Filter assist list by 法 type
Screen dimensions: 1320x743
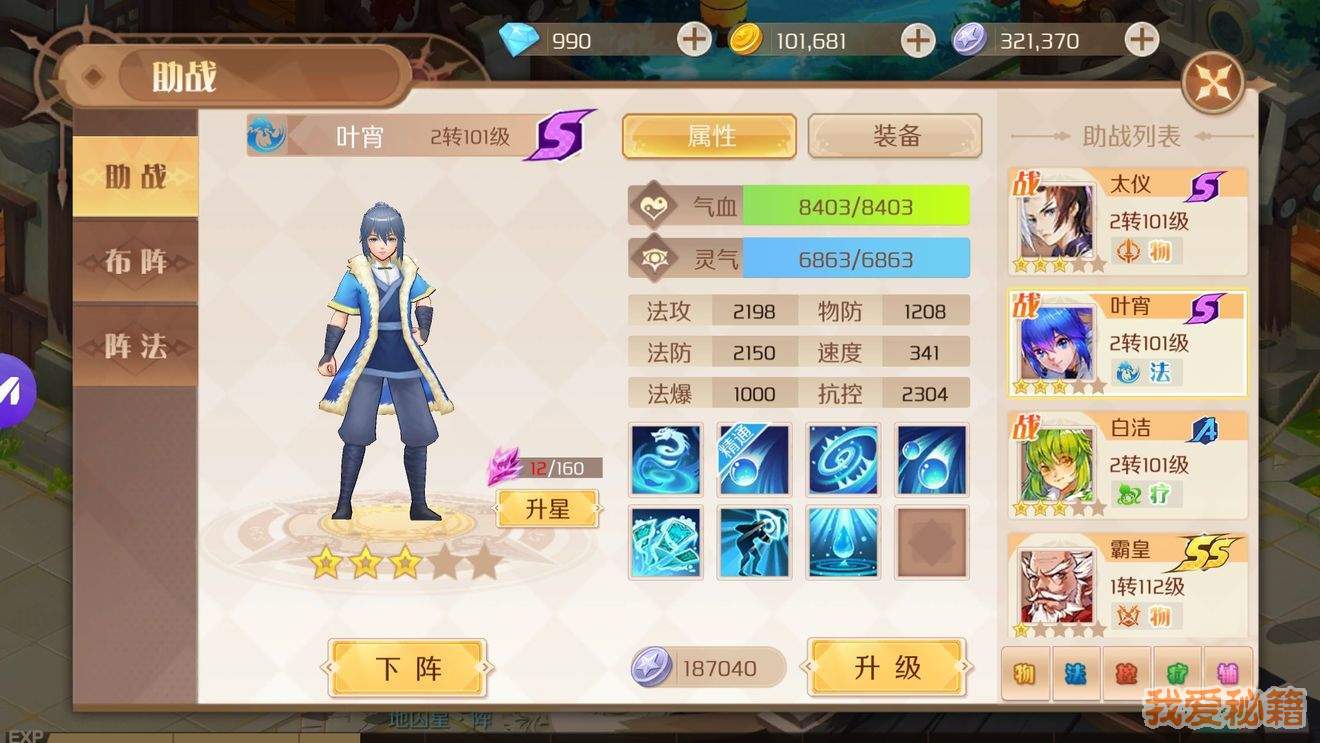1076,673
